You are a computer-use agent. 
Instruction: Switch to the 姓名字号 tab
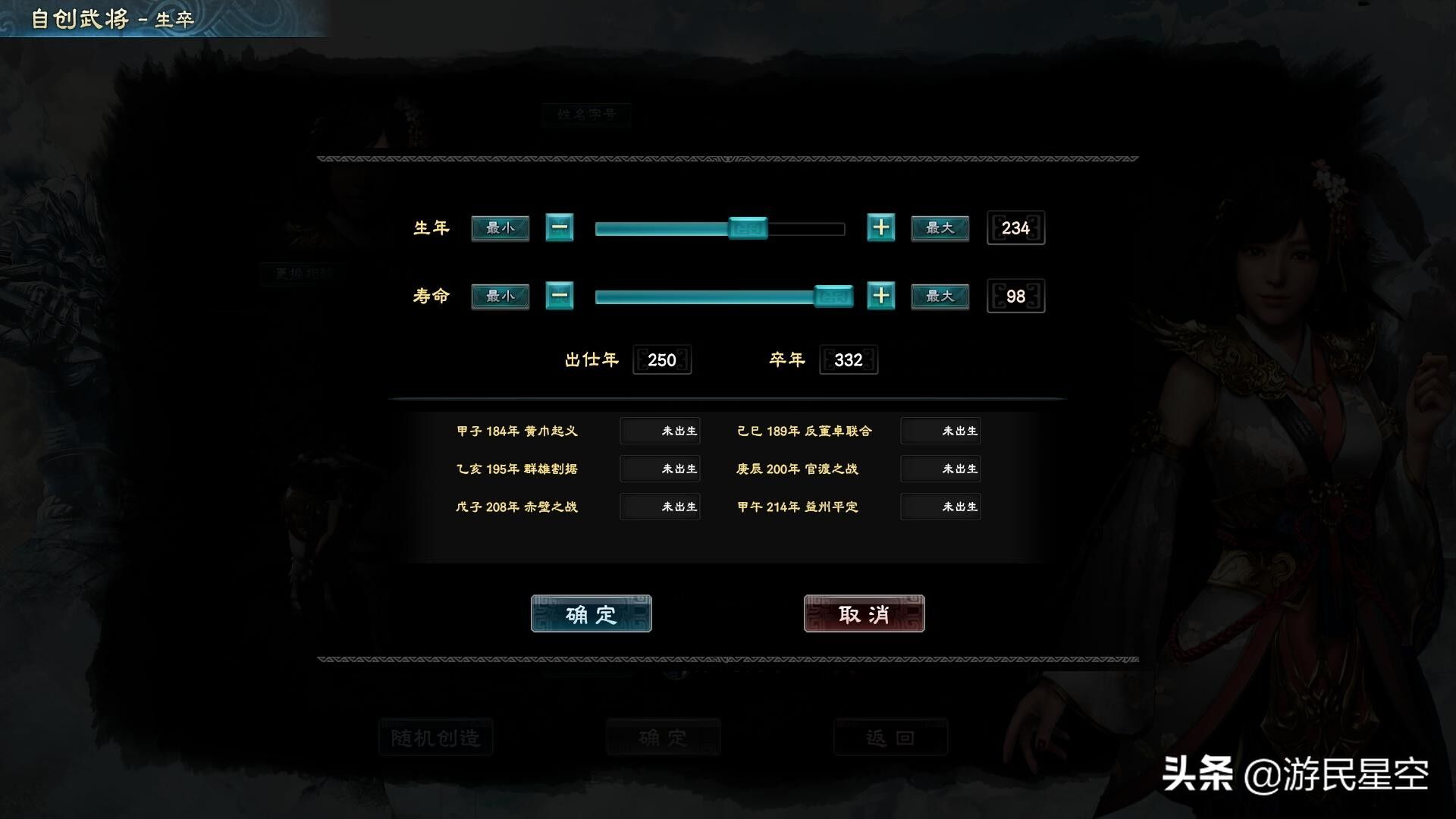point(586,115)
